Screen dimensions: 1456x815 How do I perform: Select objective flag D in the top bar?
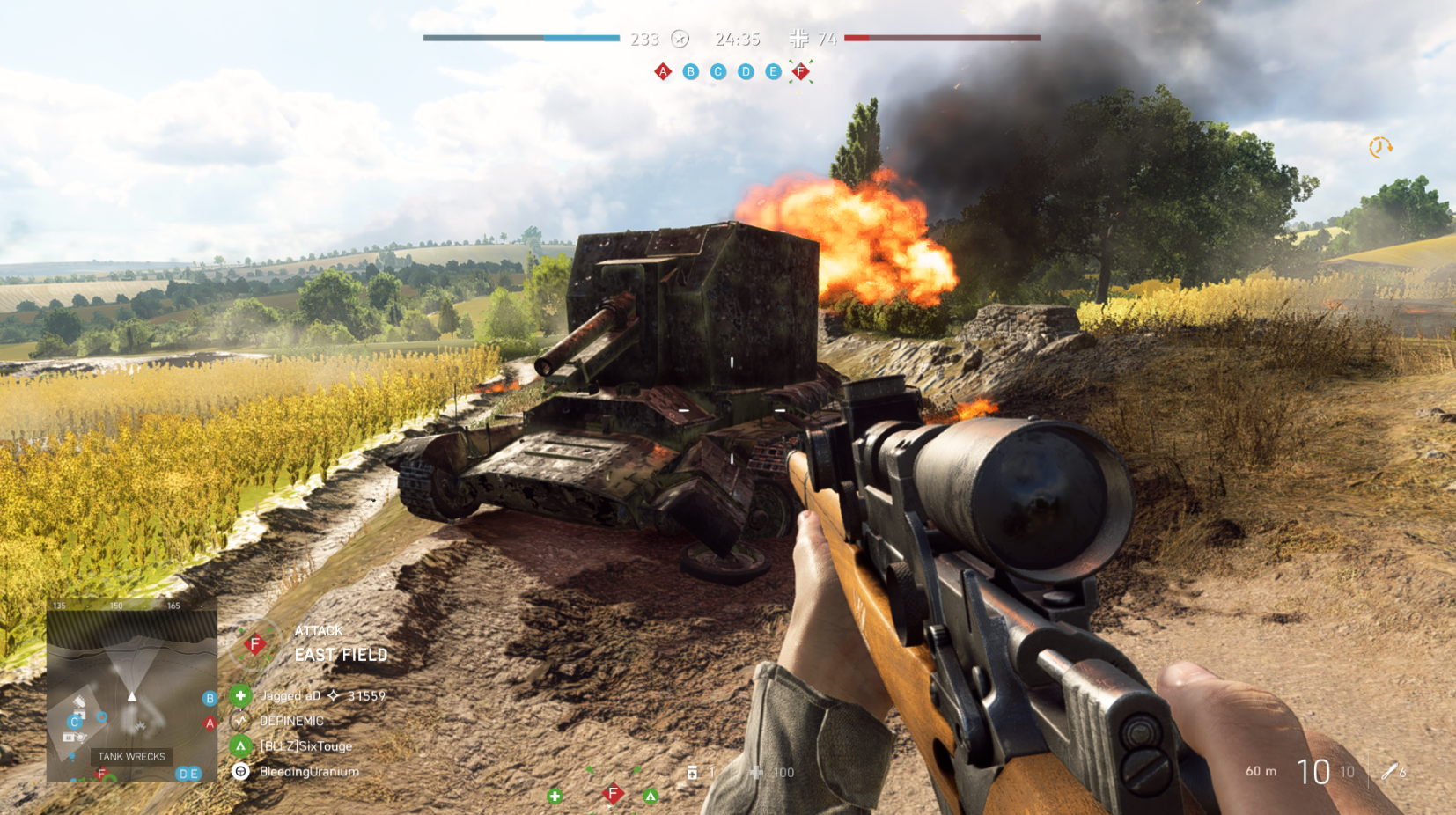746,71
